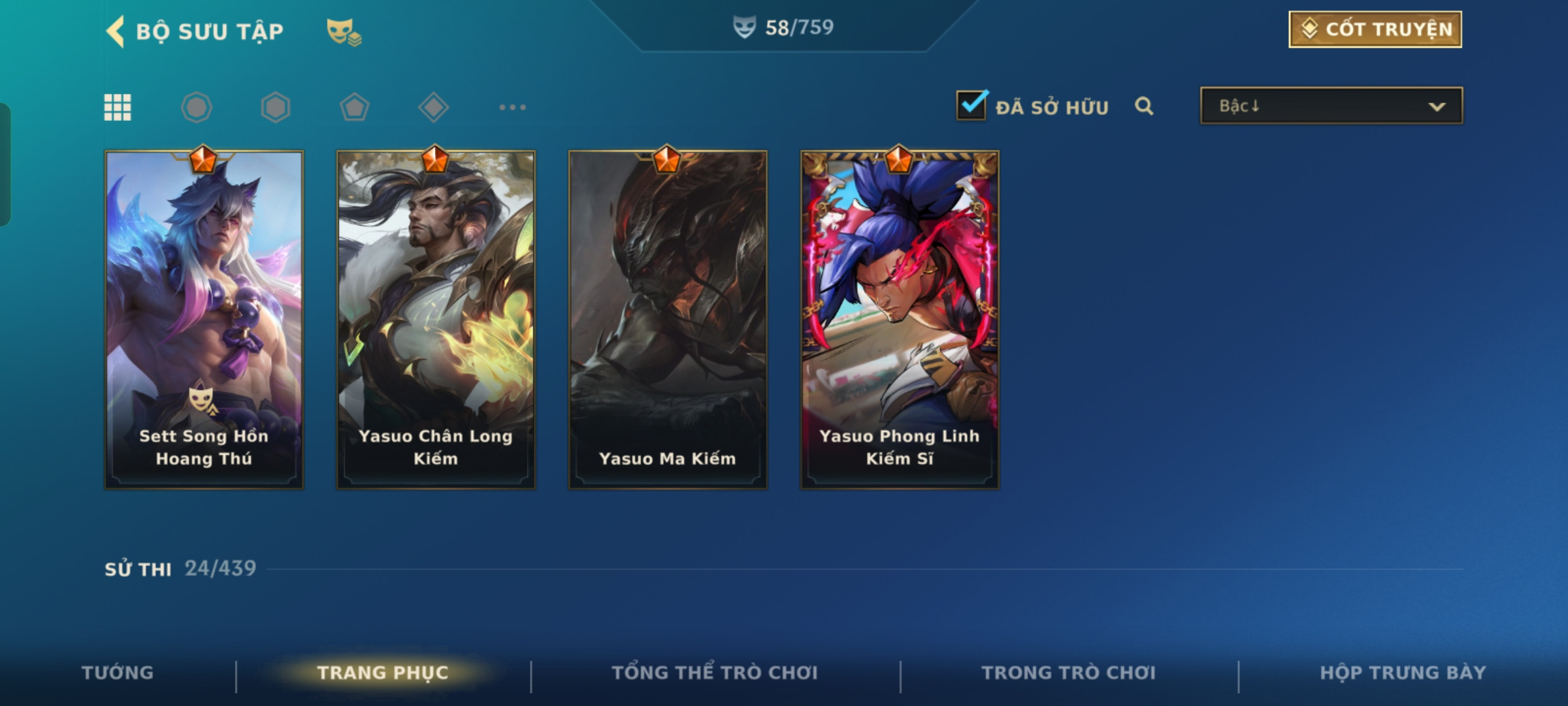The image size is (1568, 706).
Task: Open the Yasuo Ma Kiếm skin card
Action: (x=668, y=320)
